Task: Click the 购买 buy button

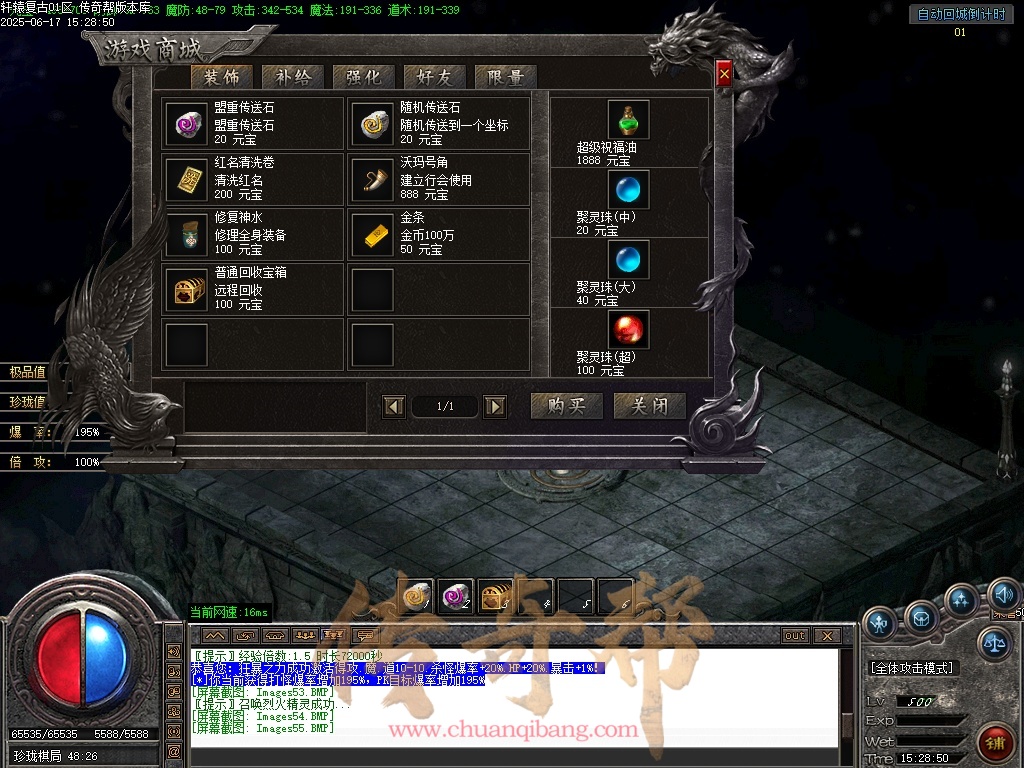Action: 566,406
